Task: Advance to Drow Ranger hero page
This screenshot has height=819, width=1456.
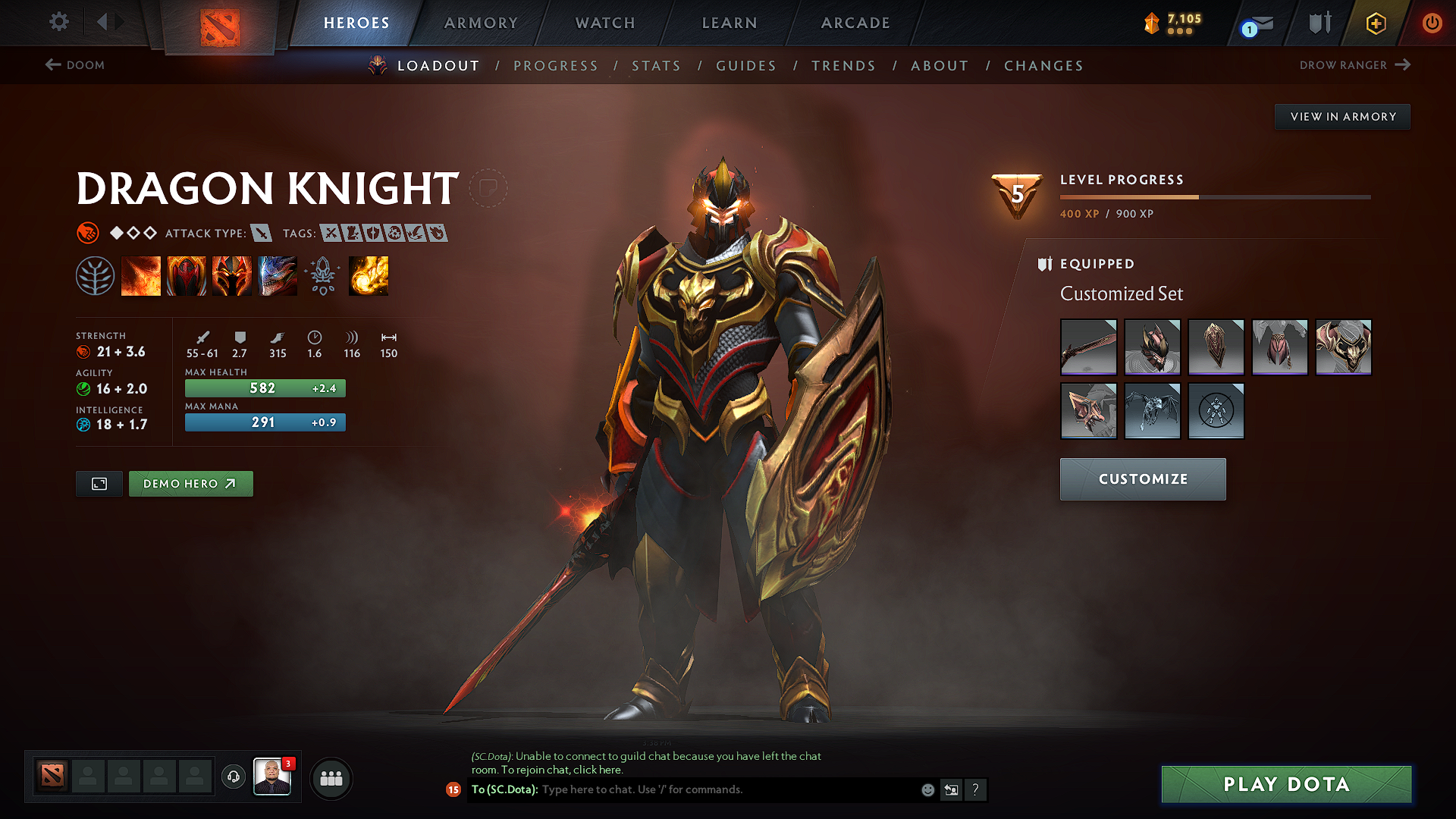Action: [x=1355, y=65]
